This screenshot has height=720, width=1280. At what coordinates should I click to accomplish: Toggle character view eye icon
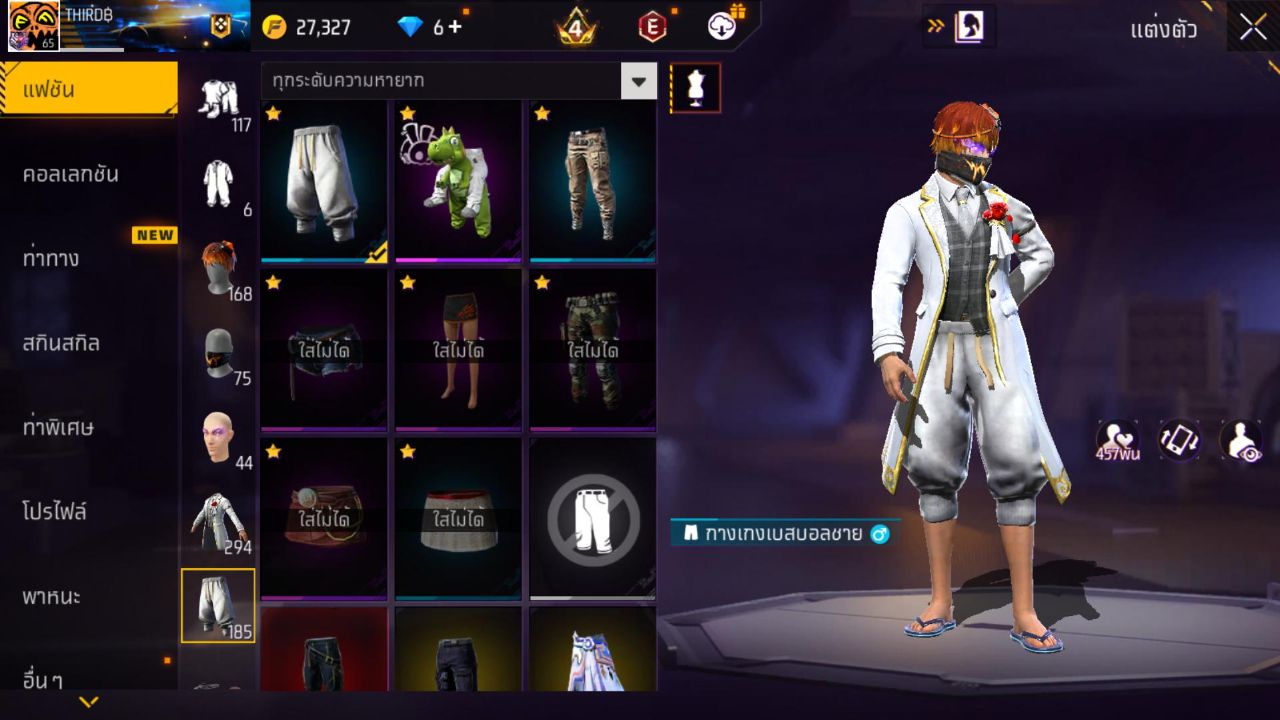tap(1240, 440)
